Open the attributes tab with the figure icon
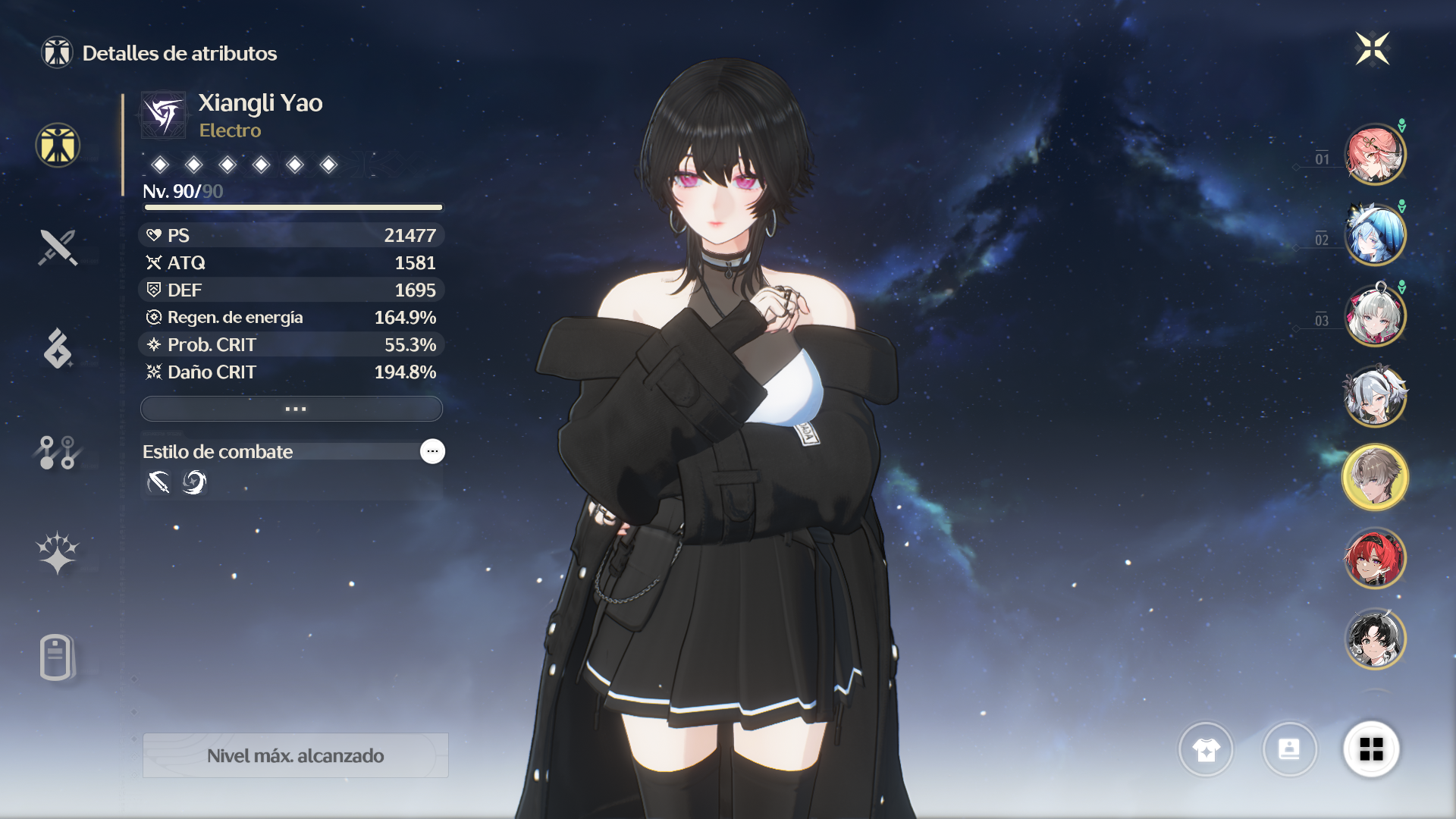Viewport: 1456px width, 819px height. [x=58, y=145]
